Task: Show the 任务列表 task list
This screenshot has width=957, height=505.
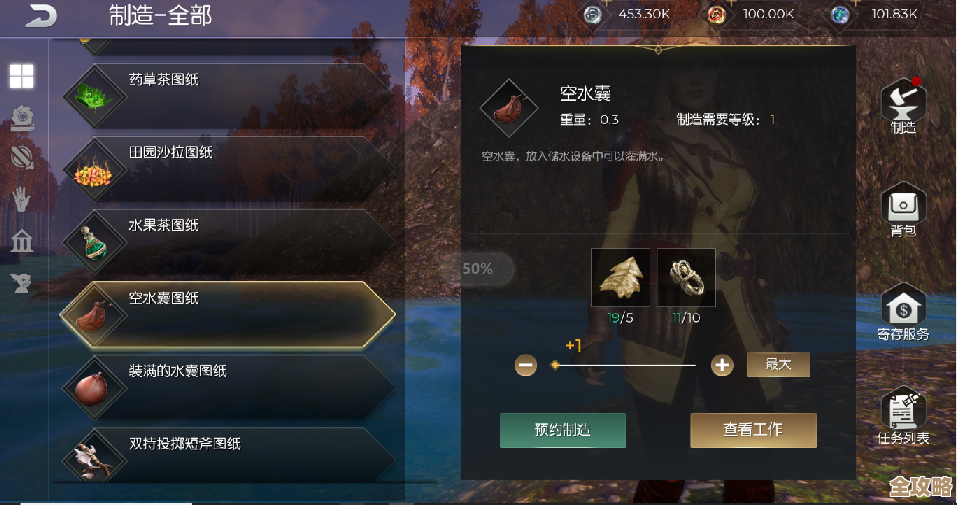Action: pyautogui.click(x=903, y=415)
